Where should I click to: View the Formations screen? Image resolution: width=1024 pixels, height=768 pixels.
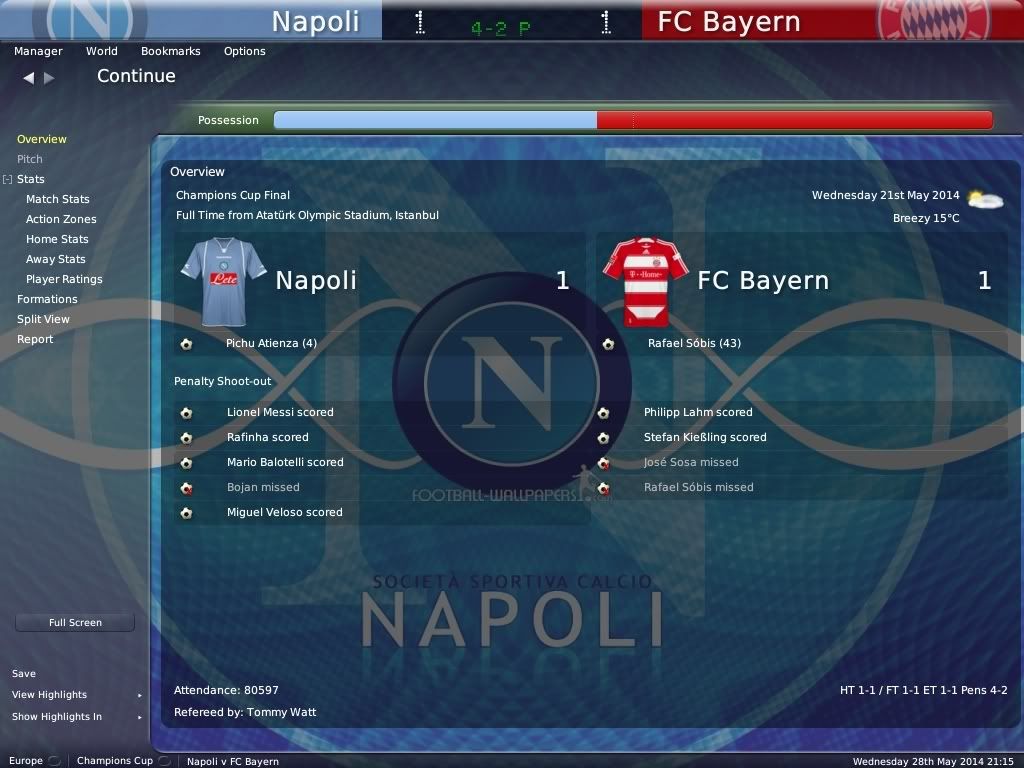47,299
